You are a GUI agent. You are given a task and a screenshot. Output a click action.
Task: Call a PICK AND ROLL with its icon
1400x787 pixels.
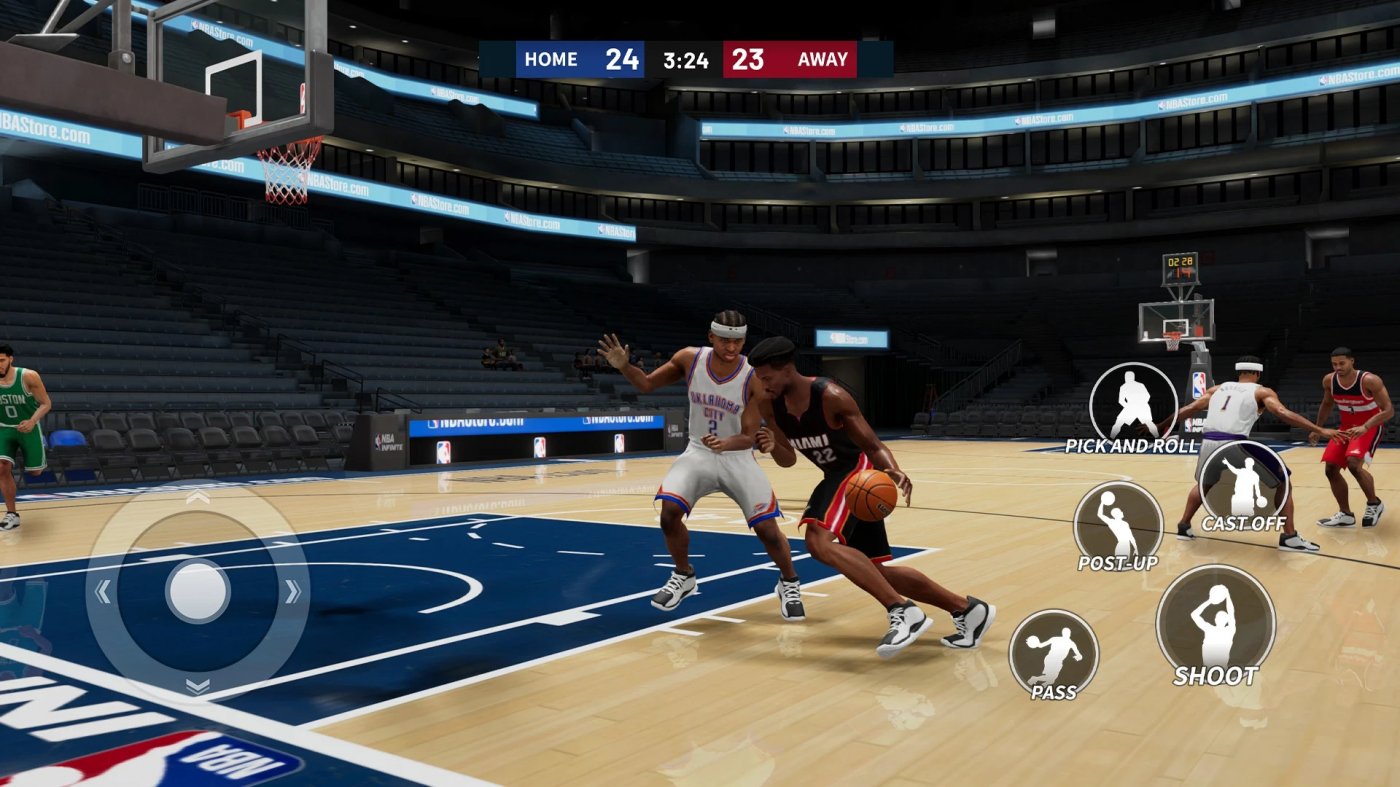pos(1135,400)
